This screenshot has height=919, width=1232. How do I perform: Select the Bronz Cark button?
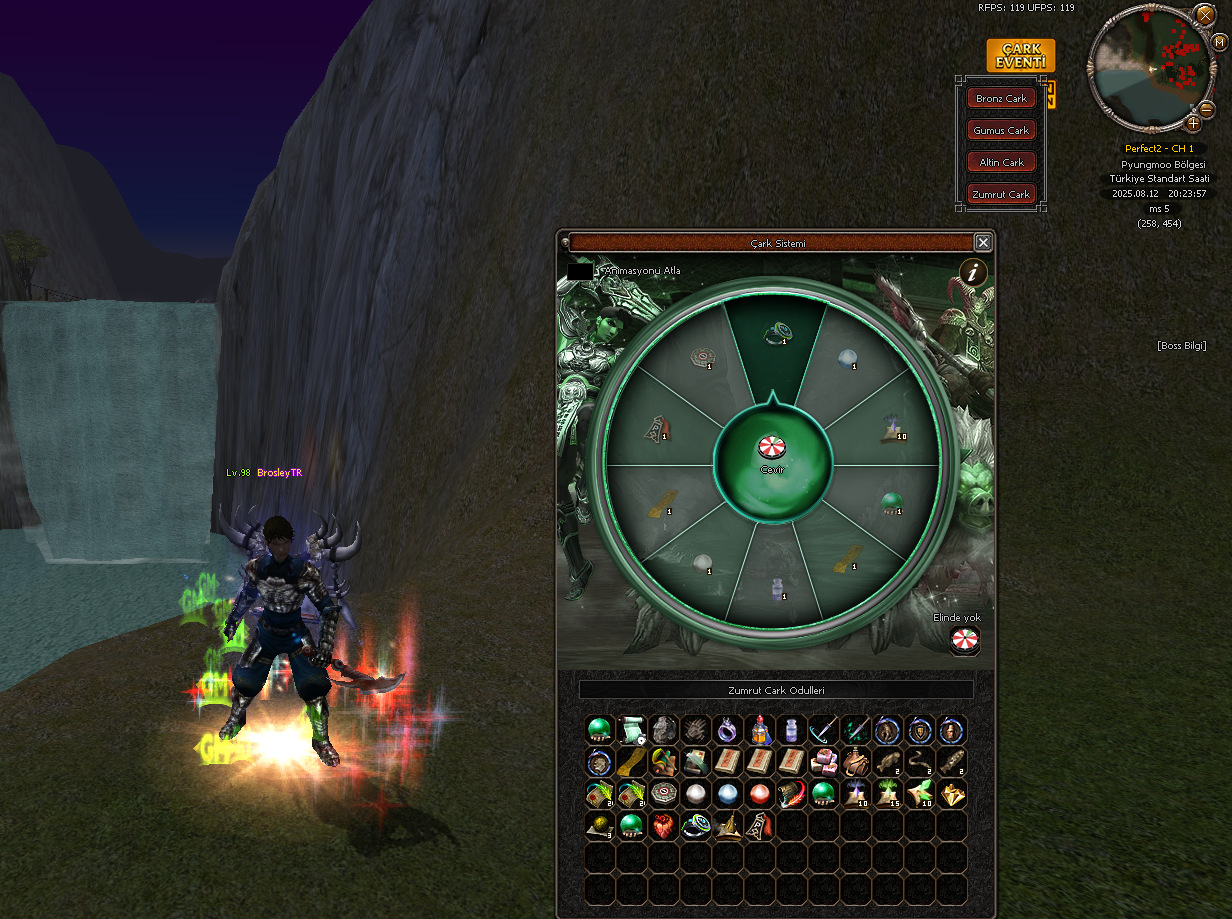(1001, 98)
